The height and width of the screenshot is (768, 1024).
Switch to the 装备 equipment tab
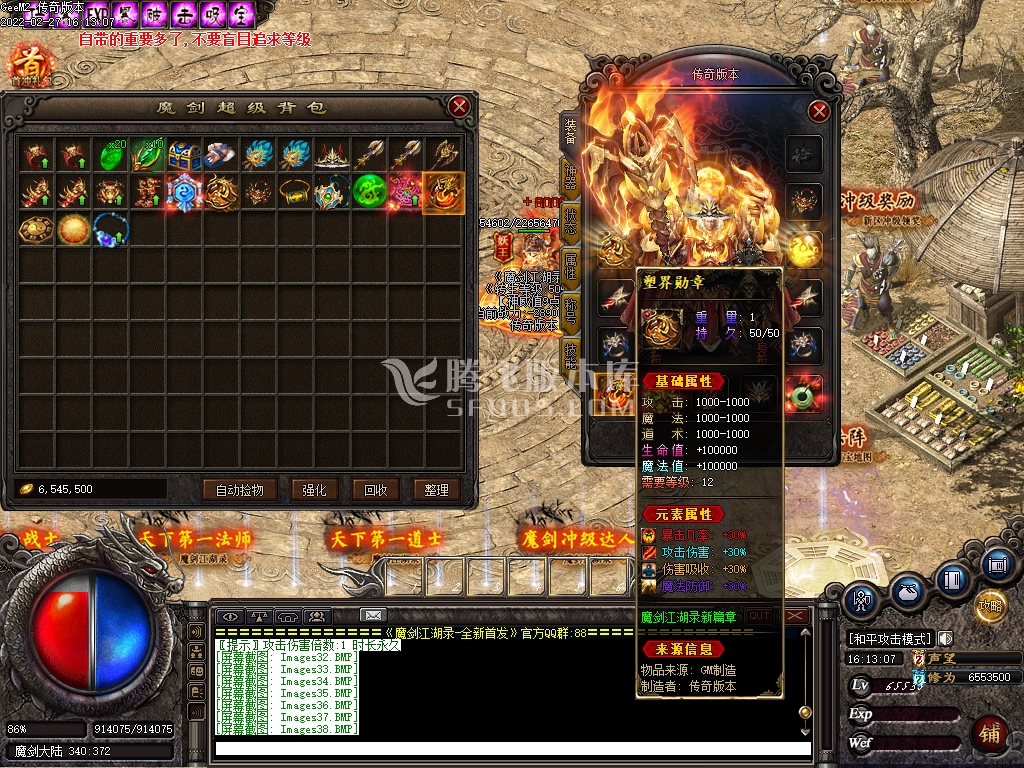pos(569,130)
